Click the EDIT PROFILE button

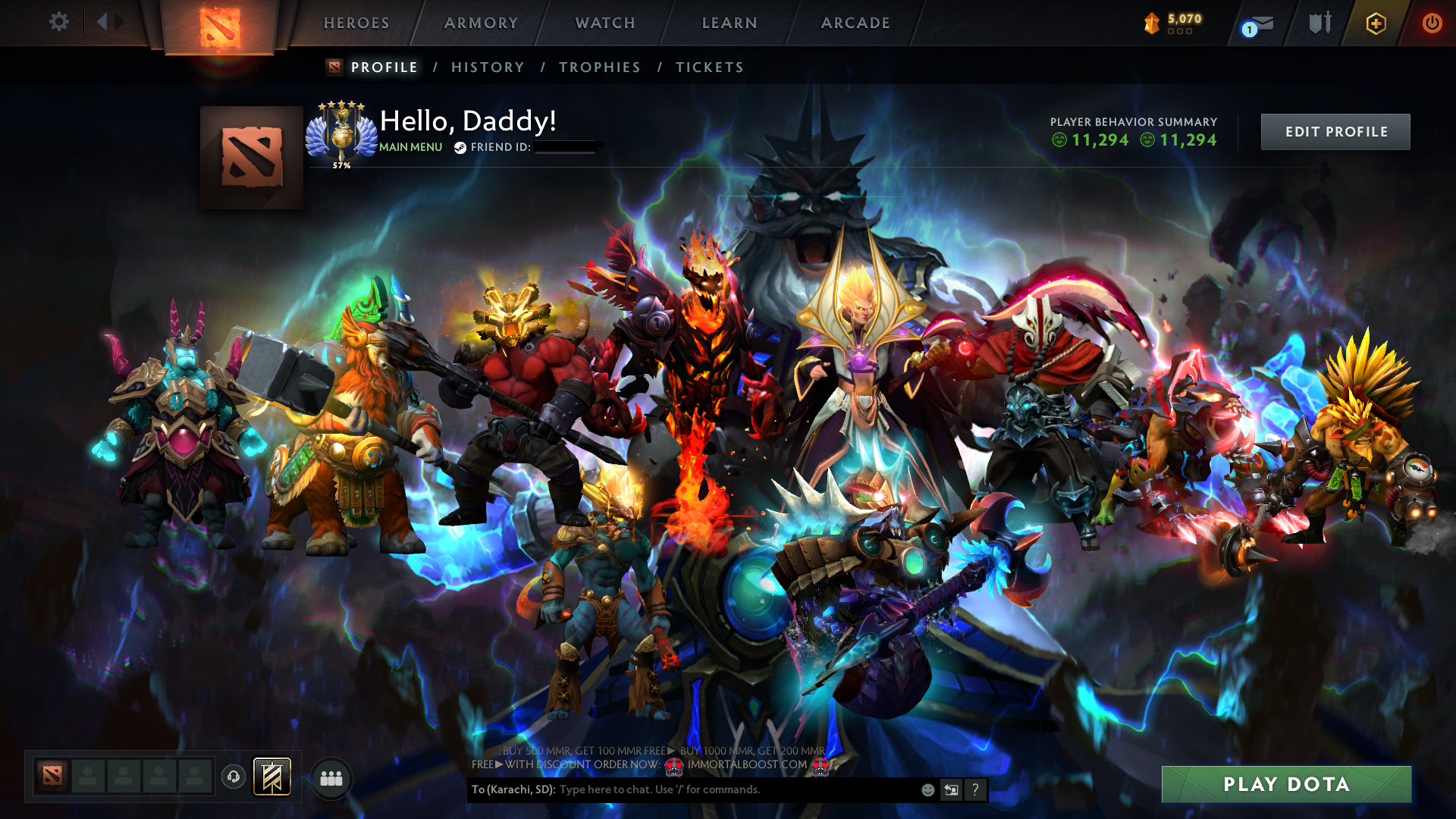coord(1335,131)
